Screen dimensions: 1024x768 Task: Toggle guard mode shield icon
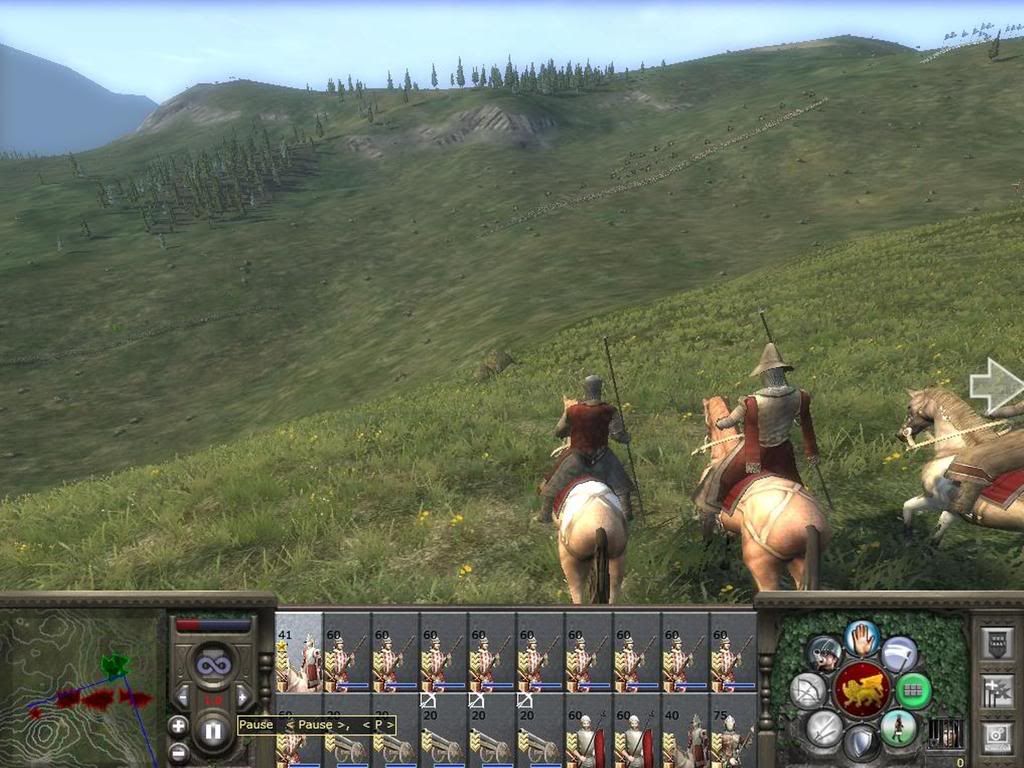pos(861,742)
